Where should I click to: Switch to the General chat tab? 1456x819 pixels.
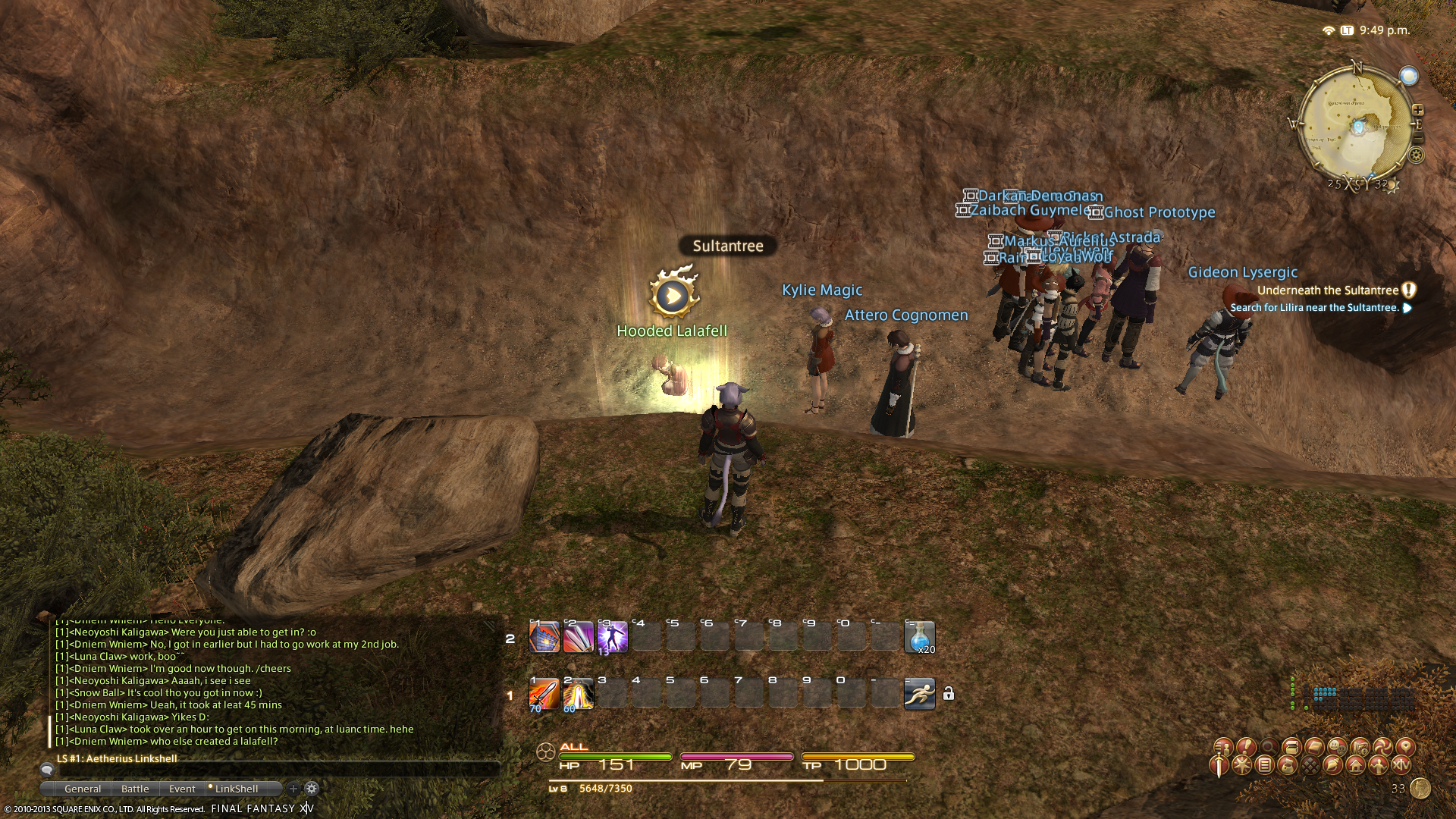[x=83, y=789]
